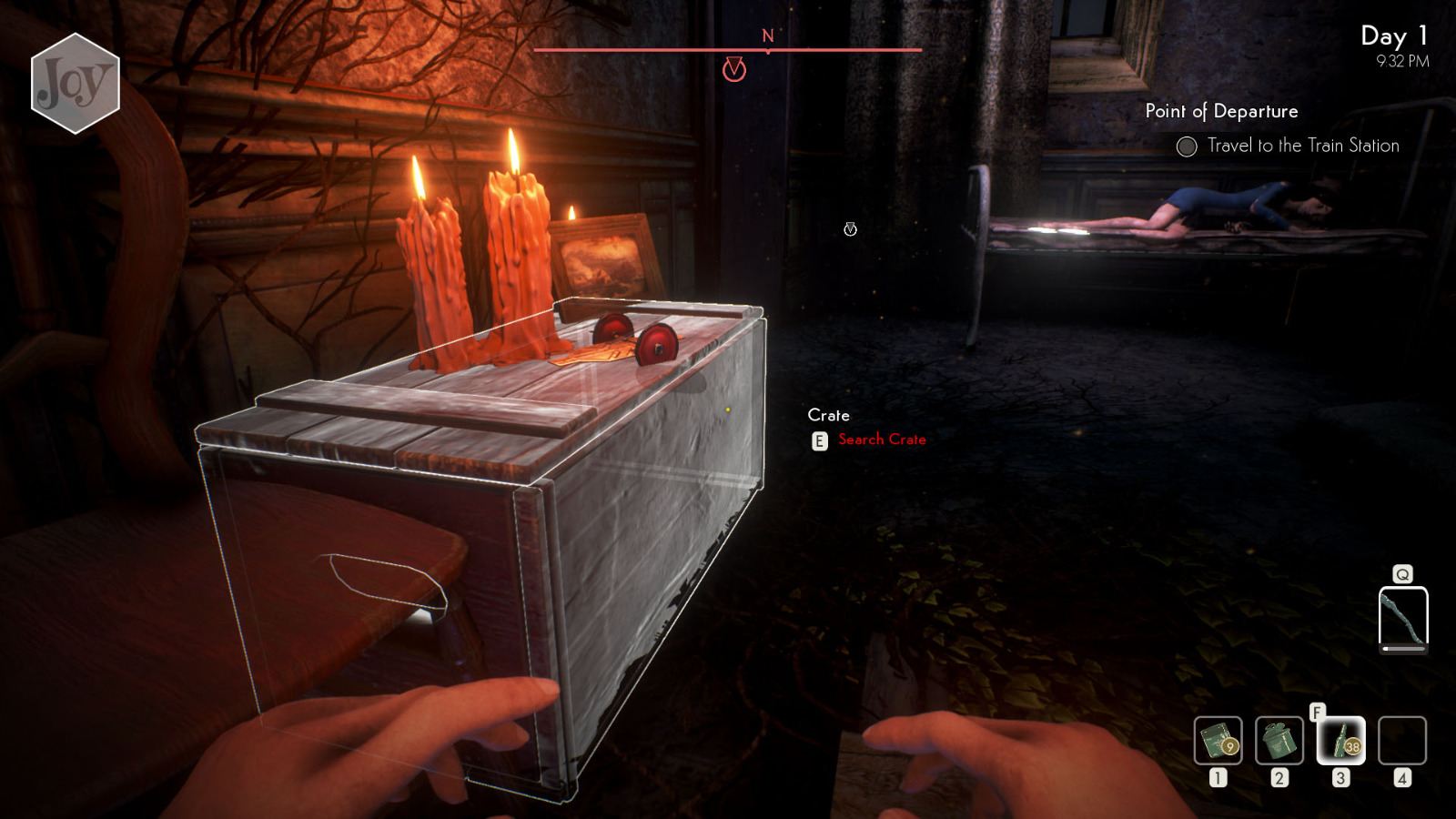
Task: Activate the Search Crate action
Action: (881, 440)
